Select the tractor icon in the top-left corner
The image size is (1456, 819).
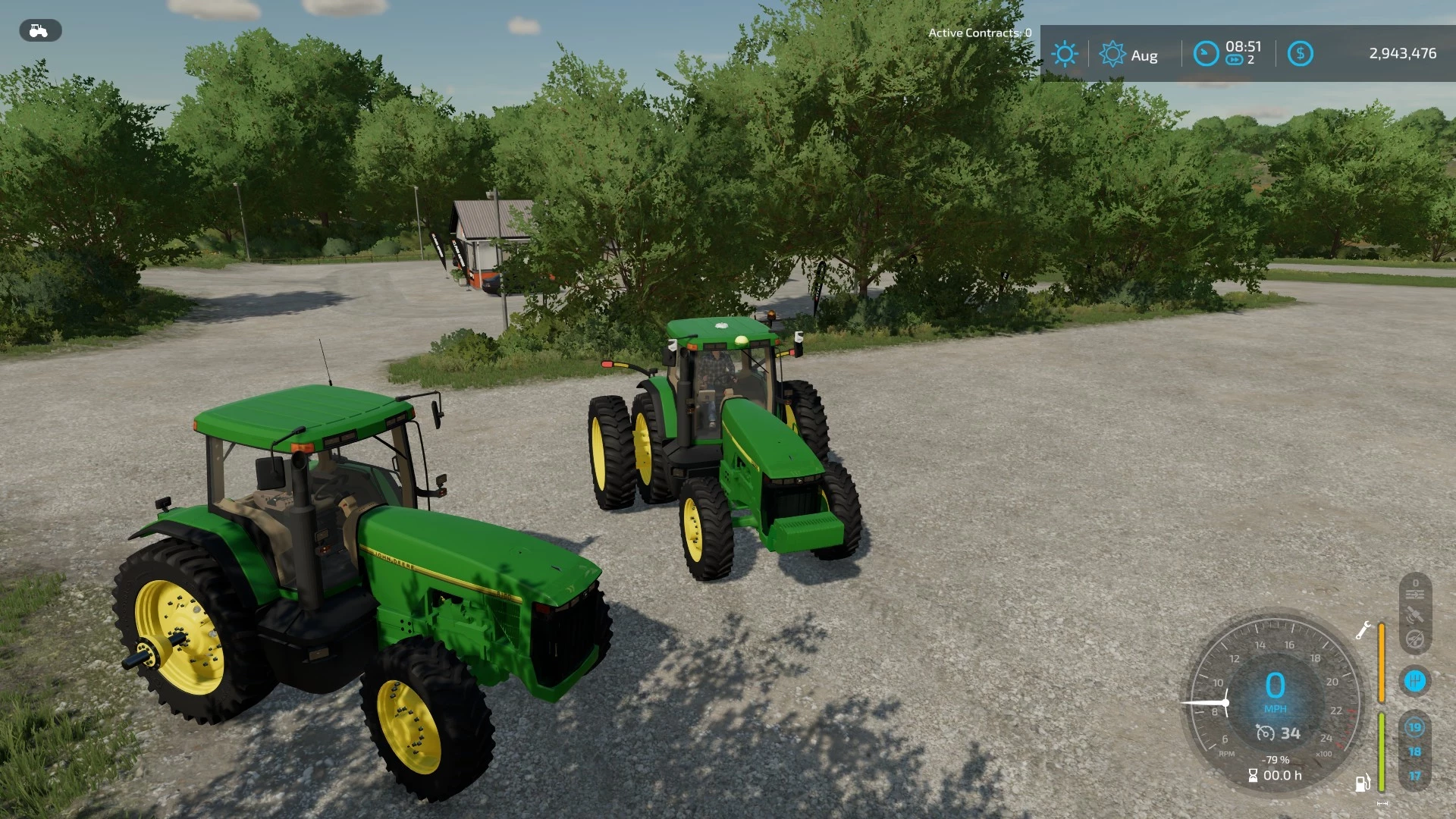39,31
